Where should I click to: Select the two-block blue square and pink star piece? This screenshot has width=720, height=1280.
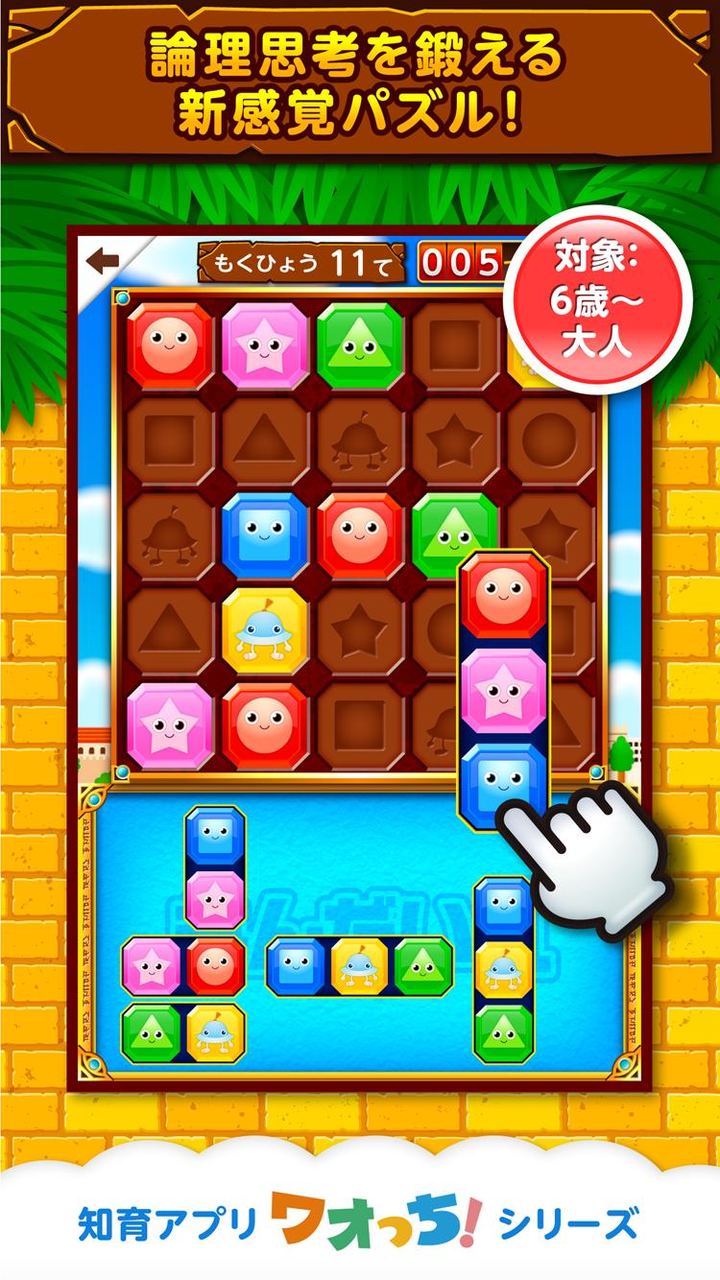[215, 867]
